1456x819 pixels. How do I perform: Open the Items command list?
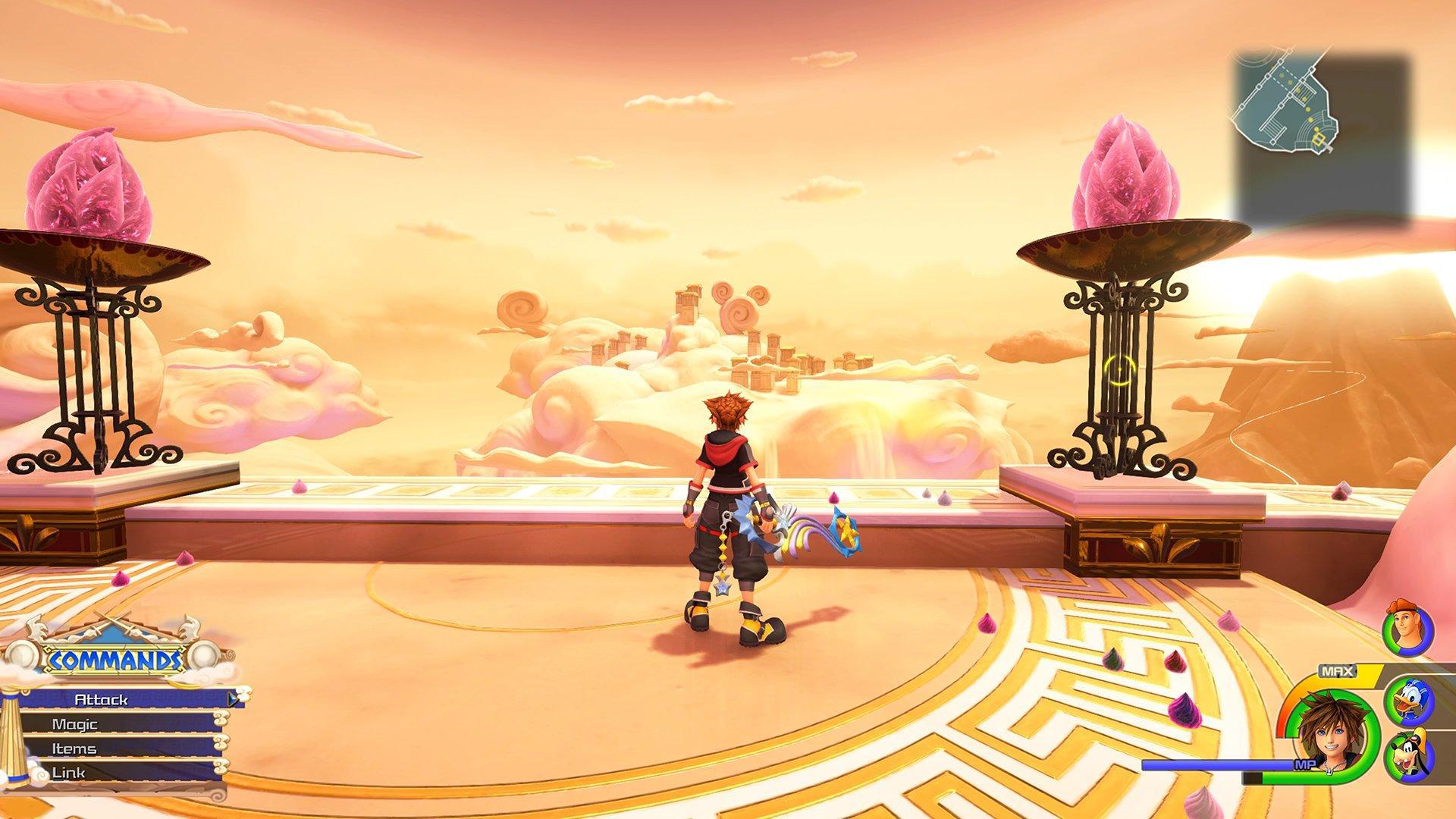point(74,749)
